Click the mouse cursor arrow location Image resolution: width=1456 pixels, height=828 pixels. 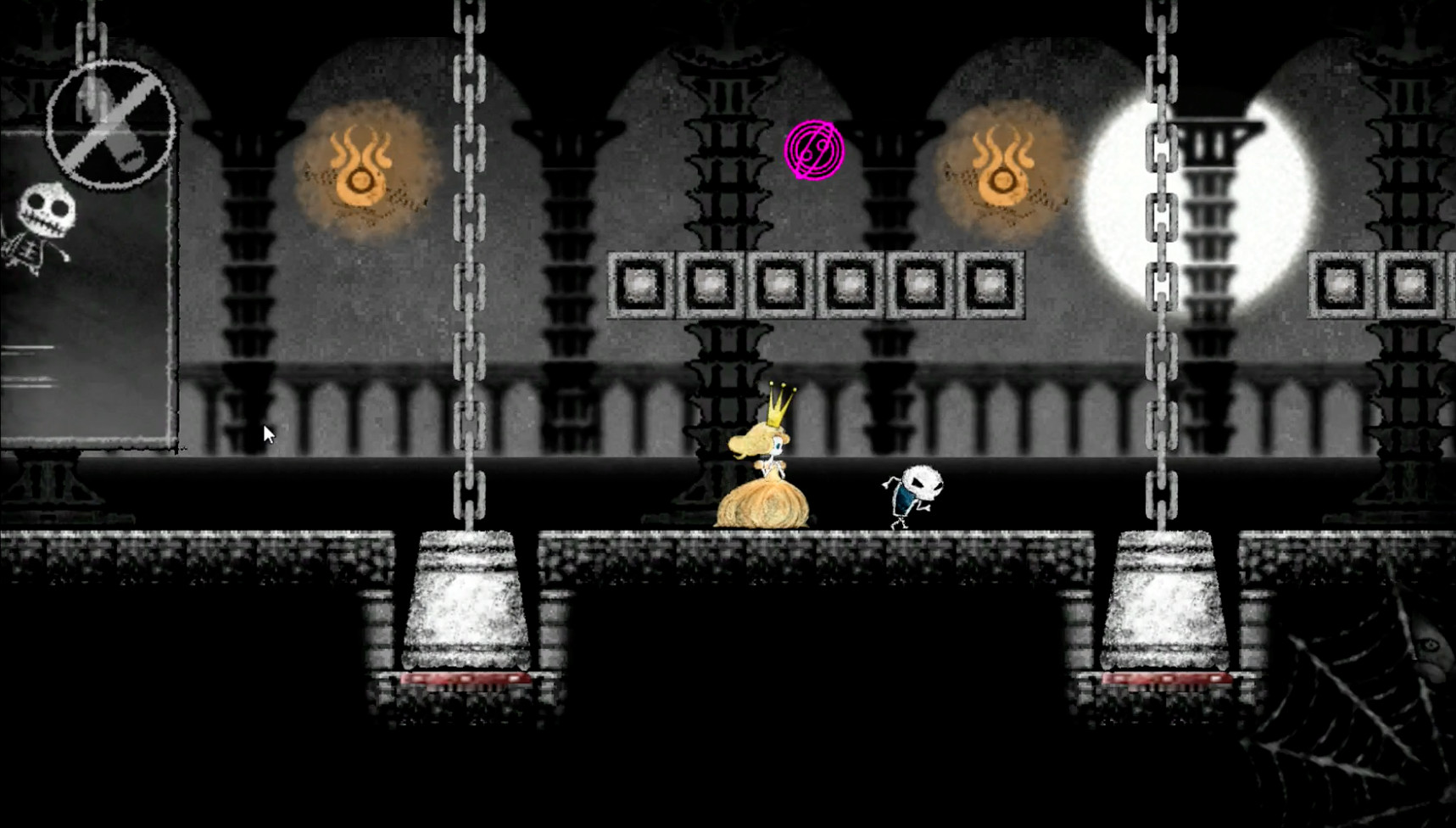[x=267, y=433]
